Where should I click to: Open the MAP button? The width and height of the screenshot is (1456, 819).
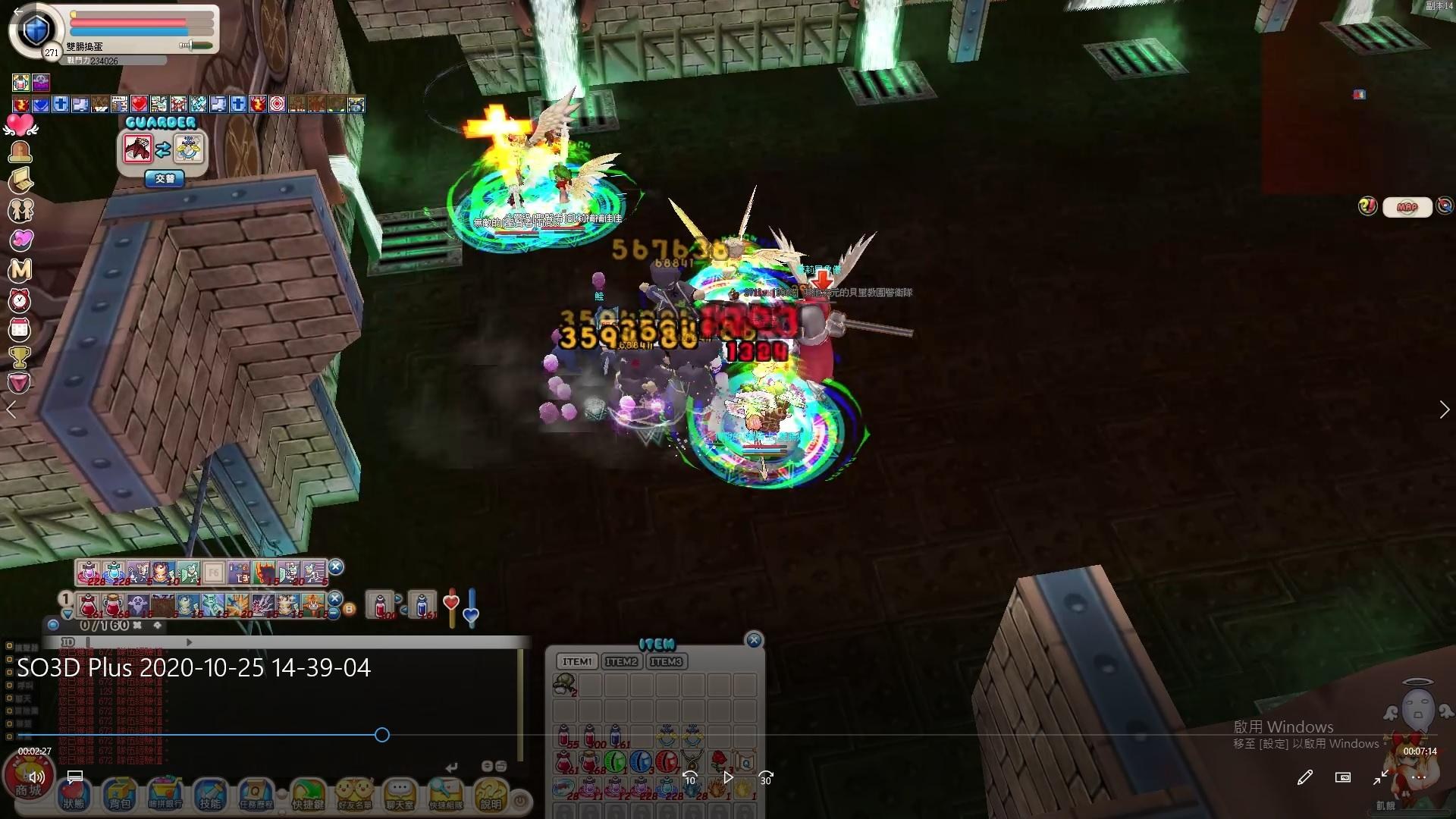tap(1407, 207)
